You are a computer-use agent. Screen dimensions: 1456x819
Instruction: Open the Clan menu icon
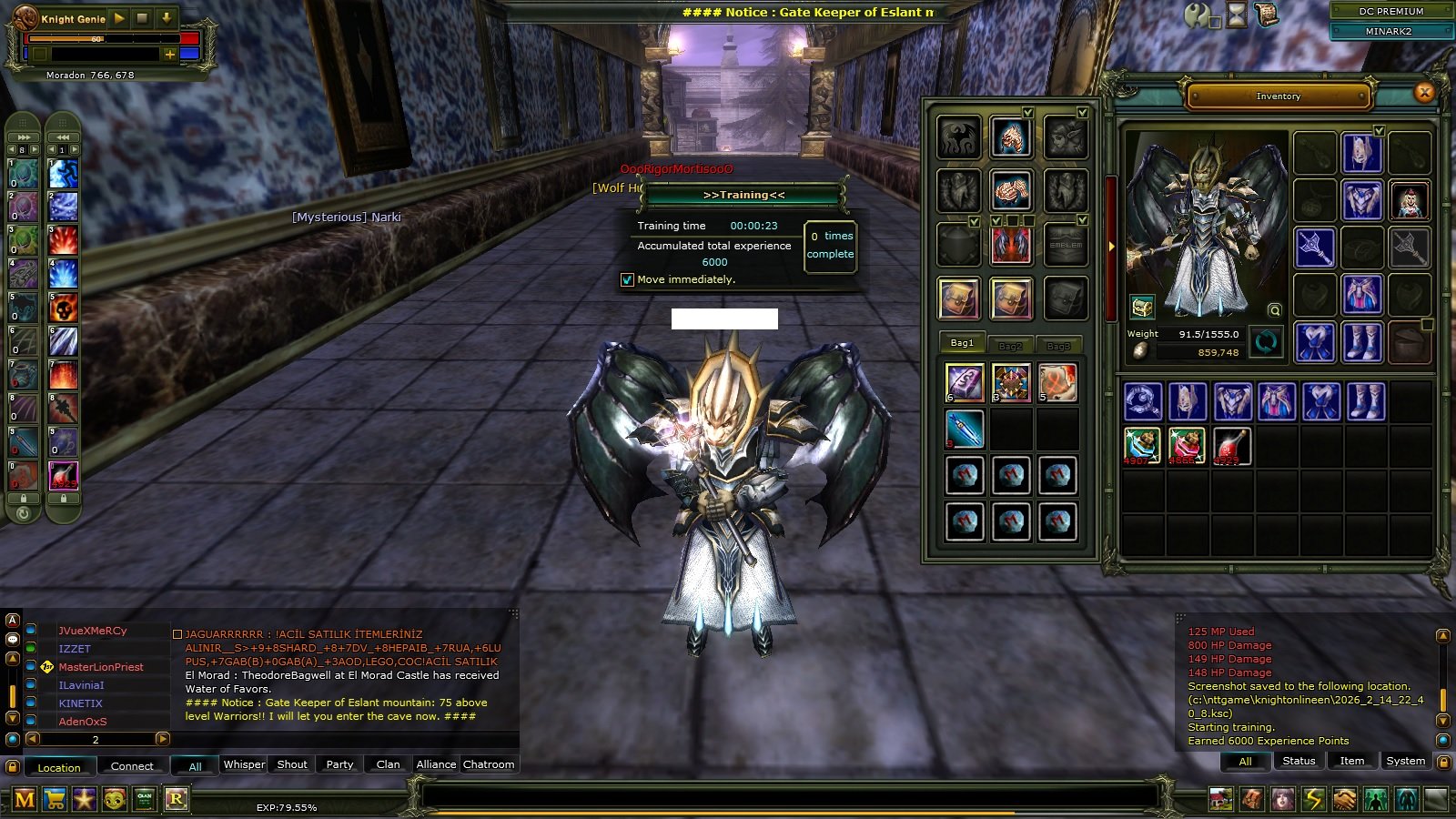(x=141, y=798)
